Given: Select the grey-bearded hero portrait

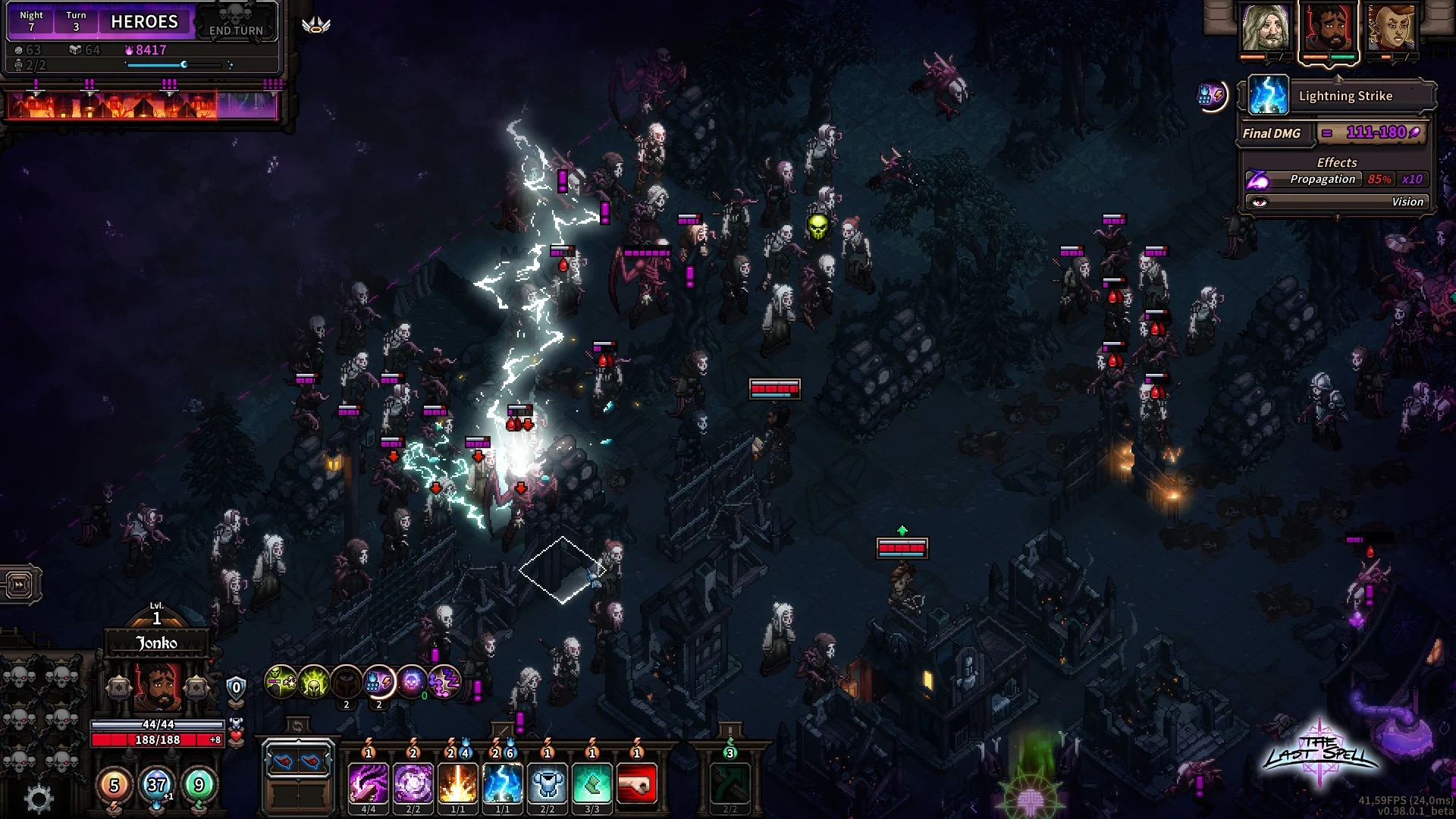Looking at the screenshot, I should coord(1266,28).
